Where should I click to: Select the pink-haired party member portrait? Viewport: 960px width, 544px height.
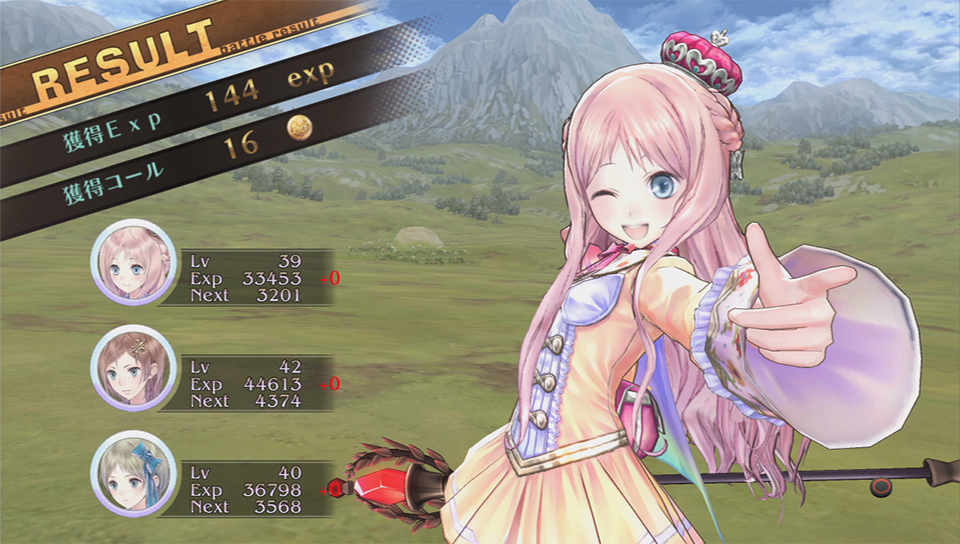(135, 264)
